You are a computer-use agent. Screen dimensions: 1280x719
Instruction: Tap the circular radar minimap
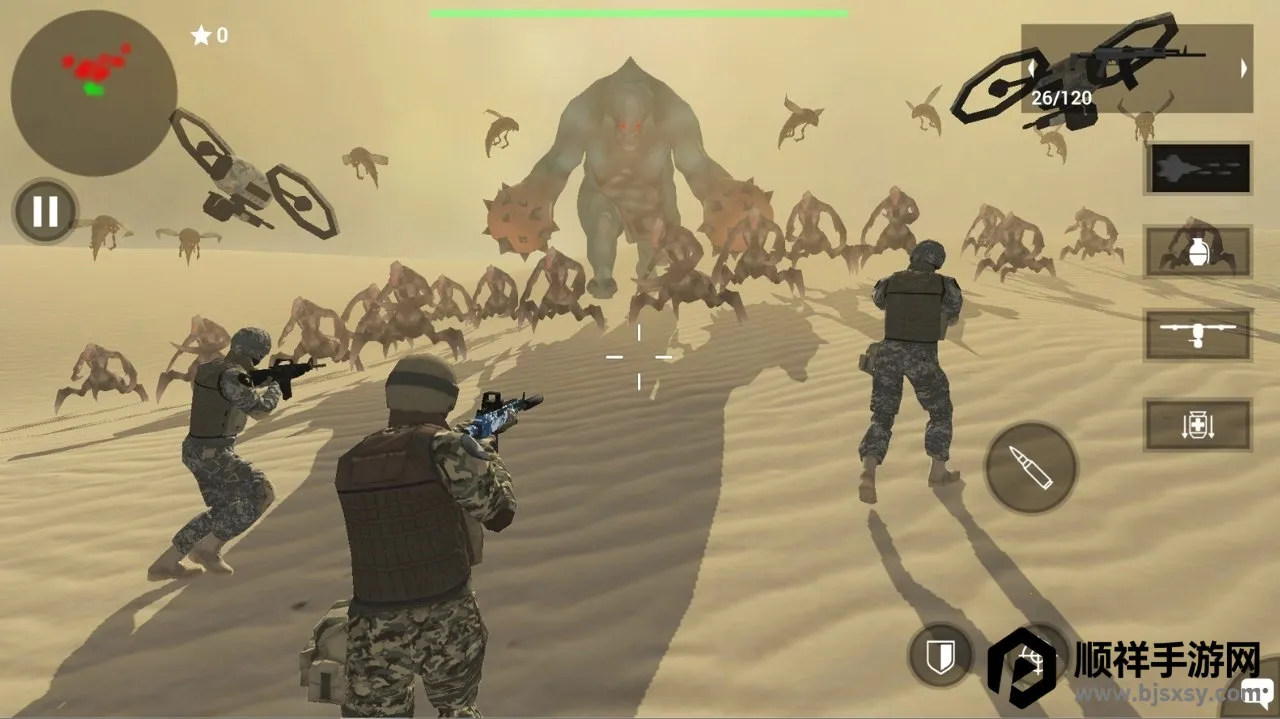(x=94, y=93)
